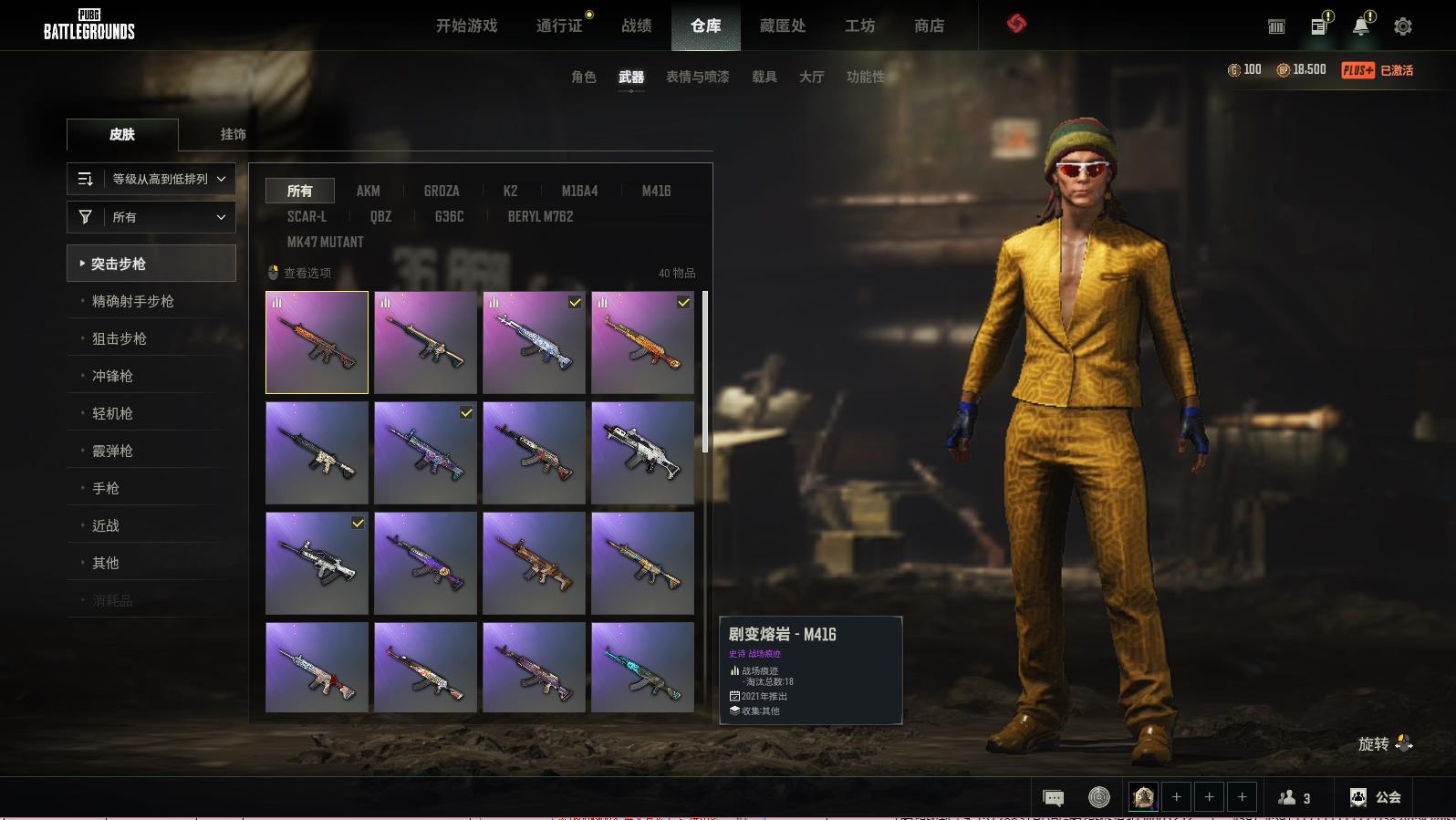Viewport: 1456px width, 820px height.
Task: Open the 工坊 workshop tab
Action: pyautogui.click(x=859, y=26)
